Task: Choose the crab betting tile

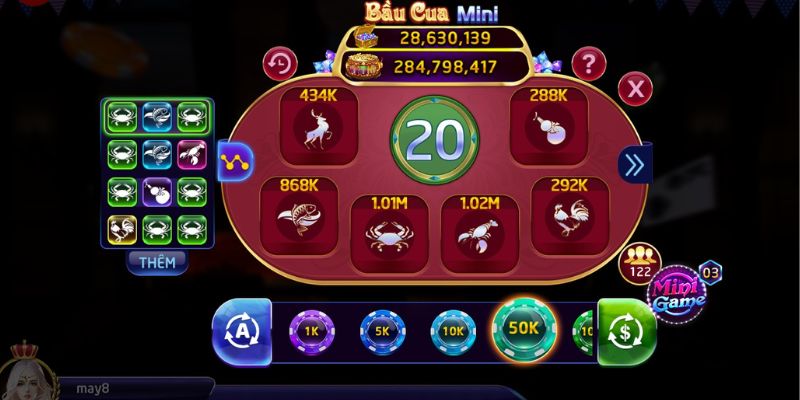Action: [x=388, y=234]
